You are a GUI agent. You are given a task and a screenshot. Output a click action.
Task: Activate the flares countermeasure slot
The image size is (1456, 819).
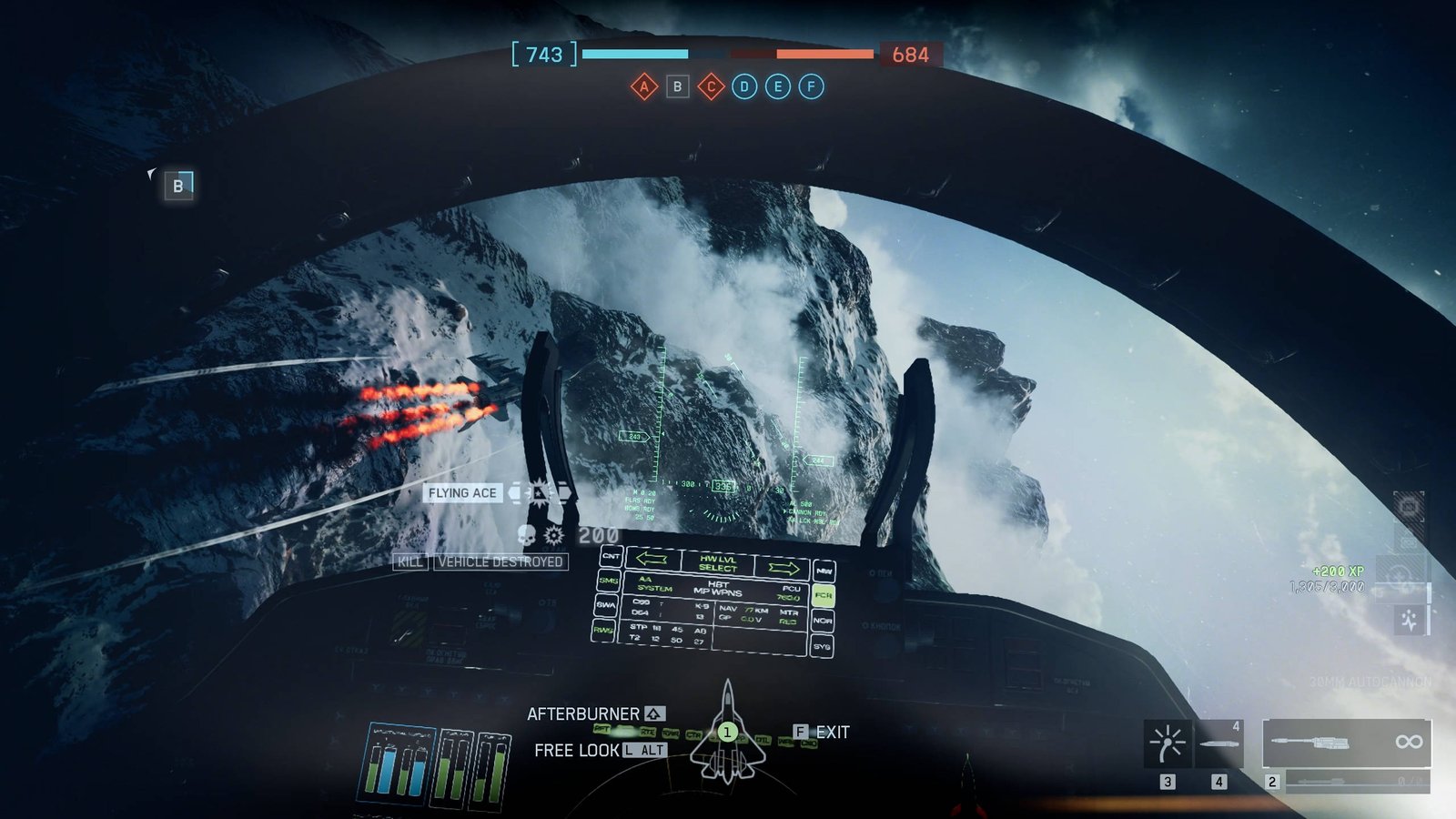[1167, 743]
